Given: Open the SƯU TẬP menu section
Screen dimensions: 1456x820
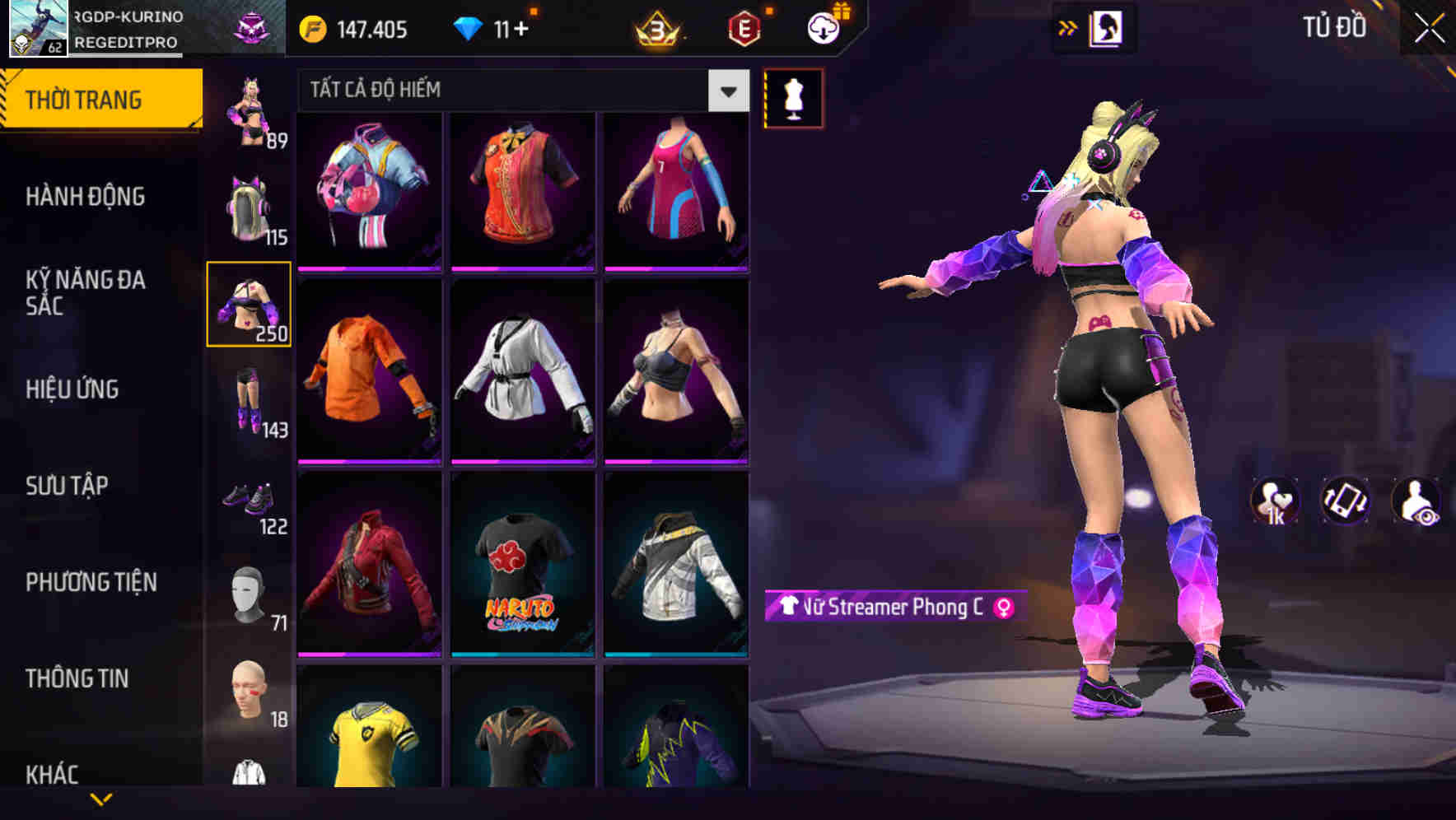Looking at the screenshot, I should 68,486.
